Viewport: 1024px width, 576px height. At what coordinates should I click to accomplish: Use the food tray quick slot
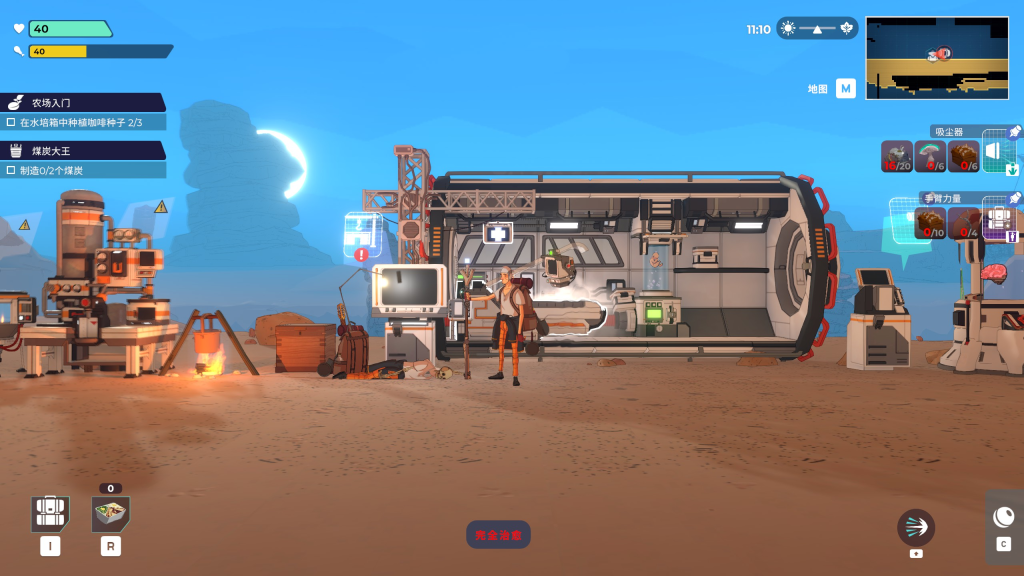(x=111, y=514)
